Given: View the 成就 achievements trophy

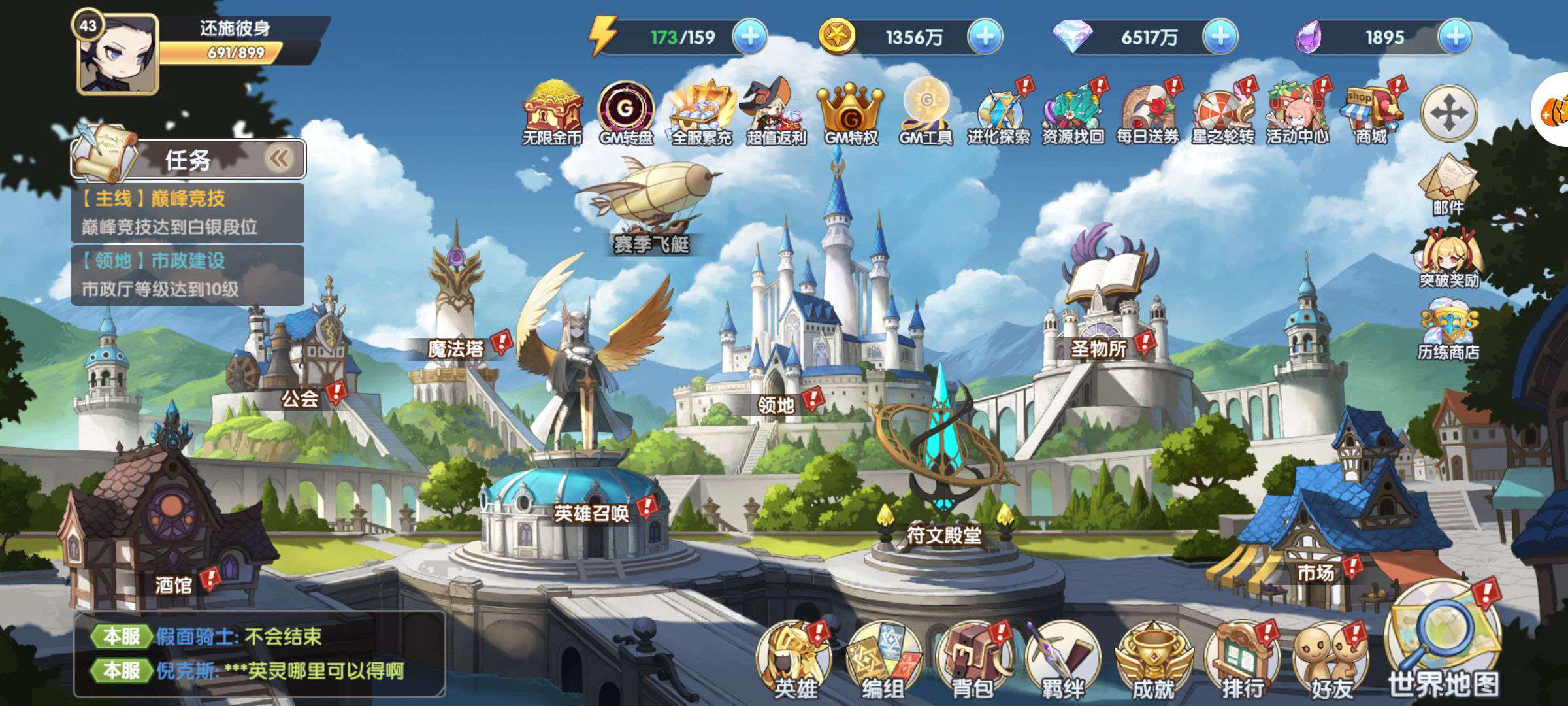Looking at the screenshot, I should pos(1152,660).
